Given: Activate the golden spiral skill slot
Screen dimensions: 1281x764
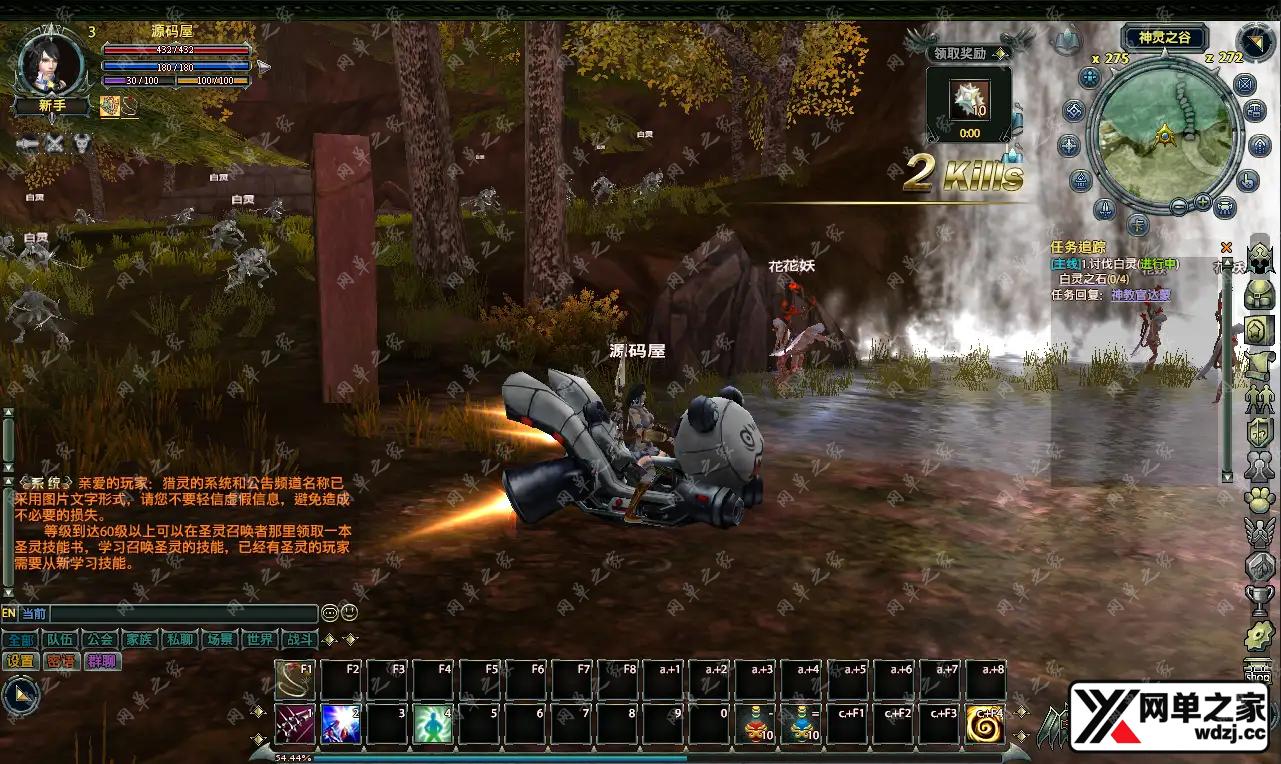Looking at the screenshot, I should 985,724.
